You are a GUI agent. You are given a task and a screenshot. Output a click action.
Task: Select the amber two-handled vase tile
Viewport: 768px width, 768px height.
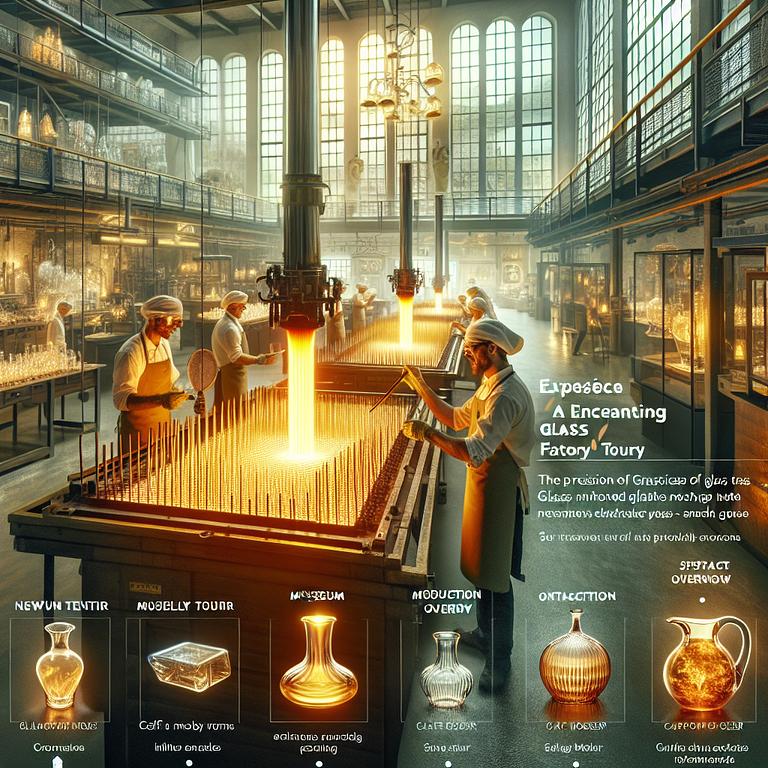click(60, 664)
